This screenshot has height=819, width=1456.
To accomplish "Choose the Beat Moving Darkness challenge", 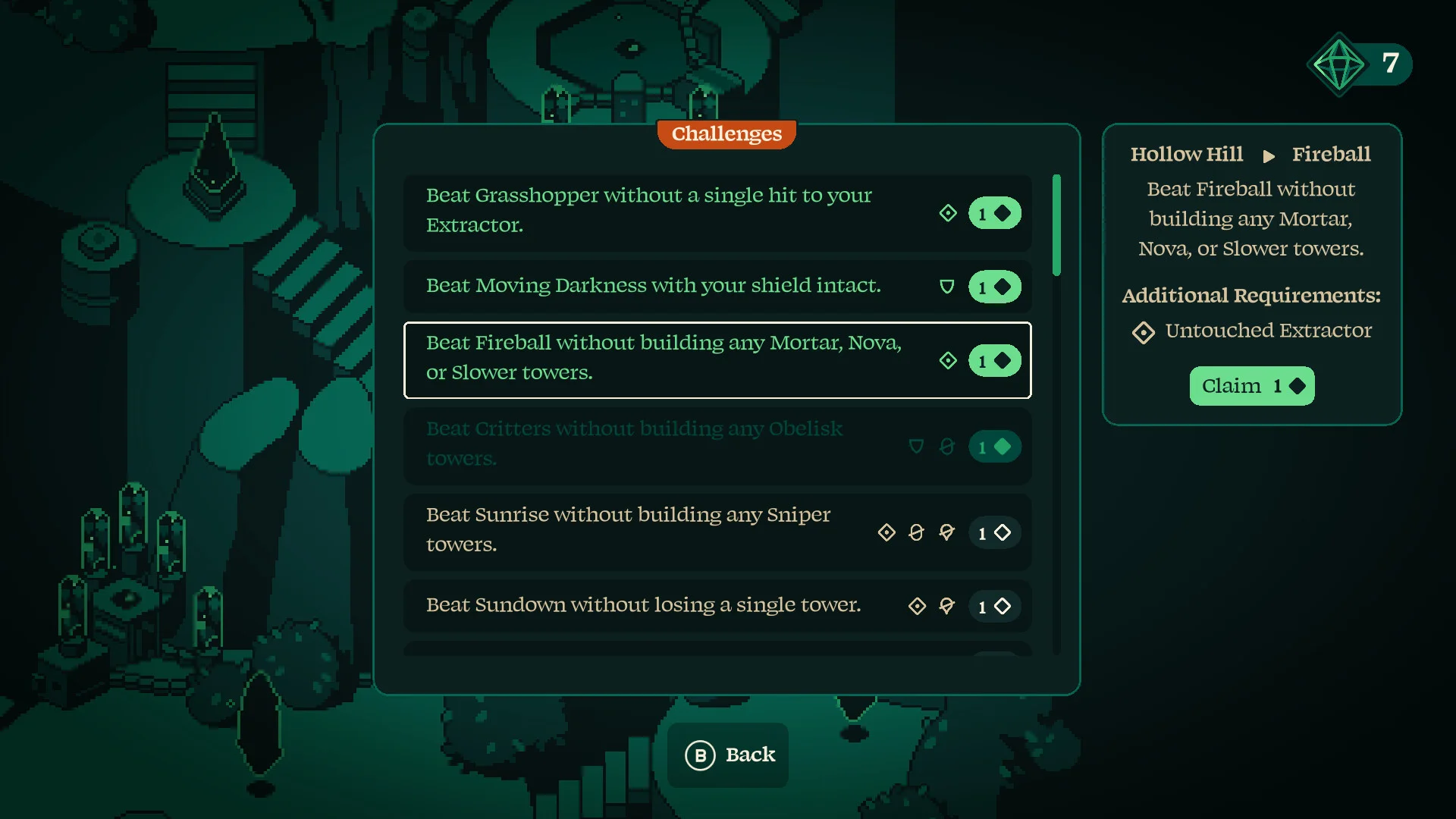I will pyautogui.click(x=717, y=286).
